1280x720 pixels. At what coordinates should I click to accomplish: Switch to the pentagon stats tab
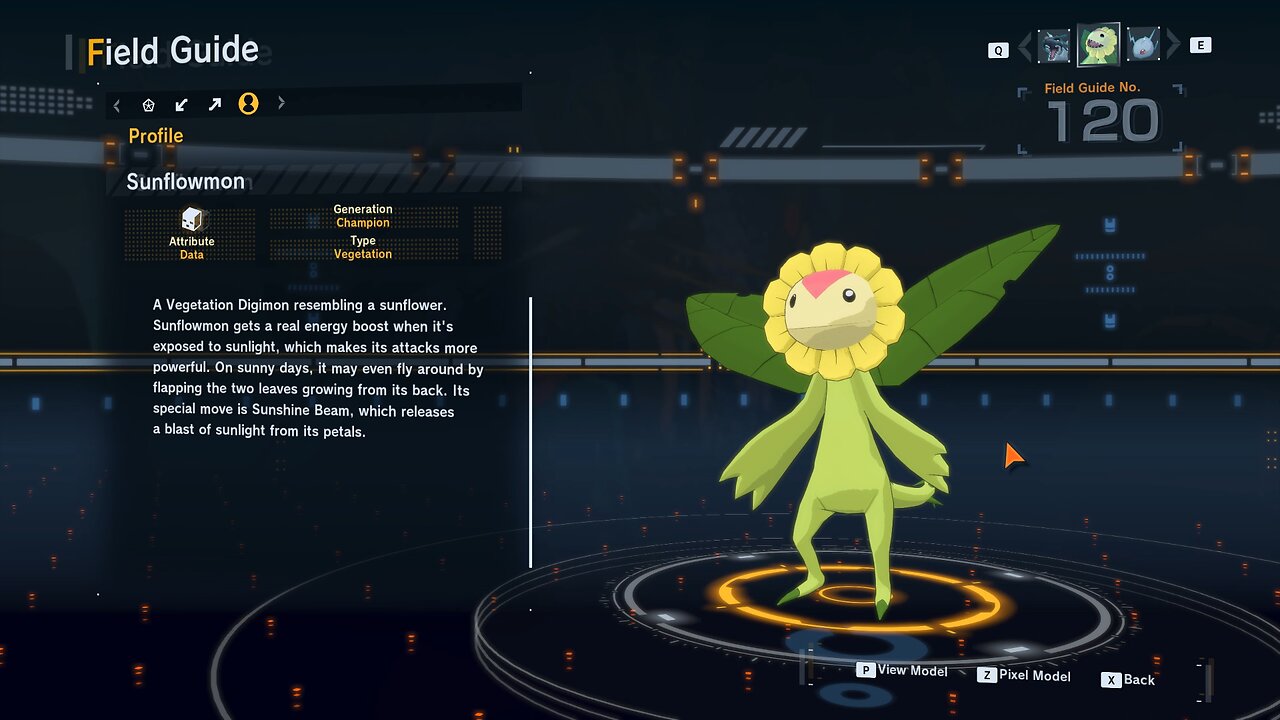(x=149, y=104)
